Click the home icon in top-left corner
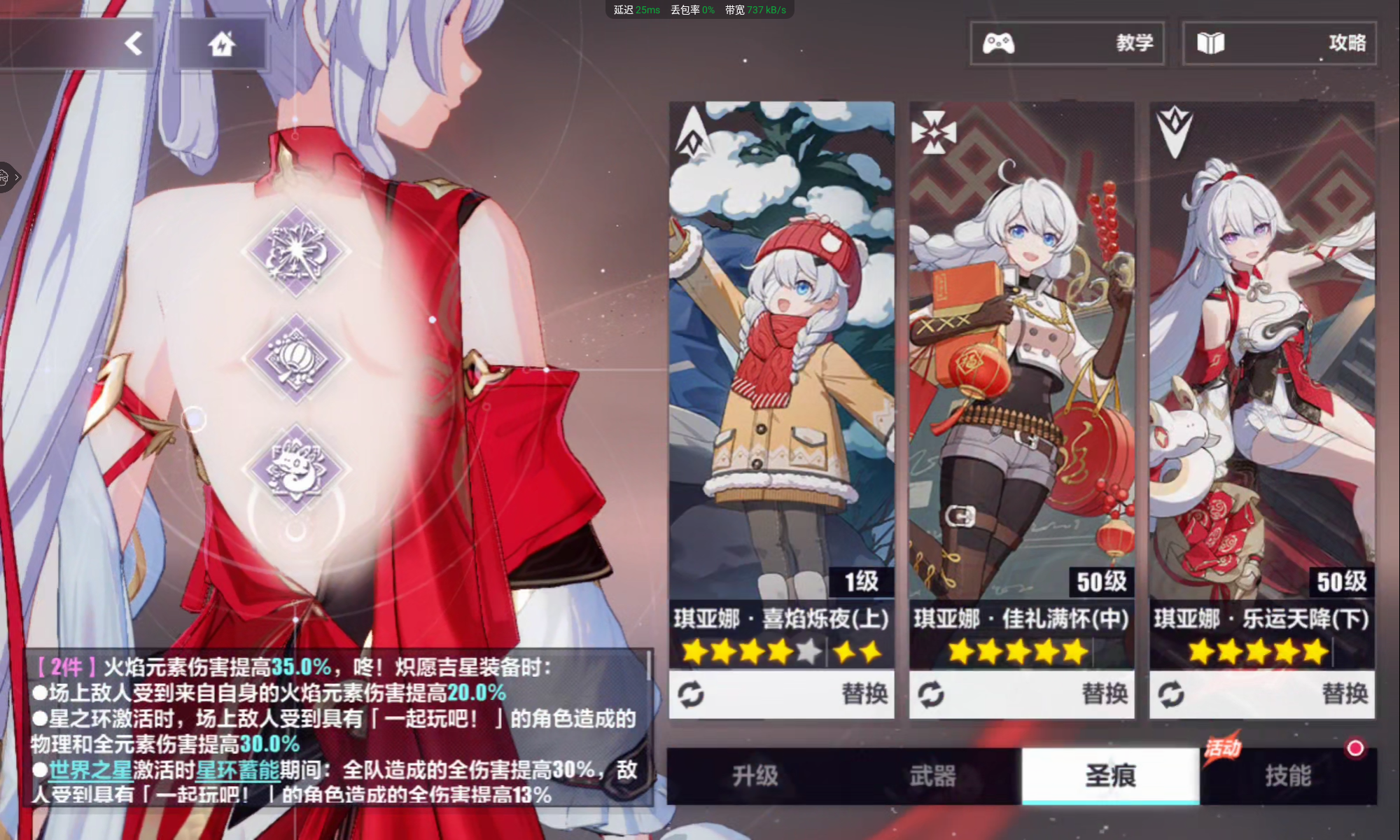The height and width of the screenshot is (840, 1400). 223,42
